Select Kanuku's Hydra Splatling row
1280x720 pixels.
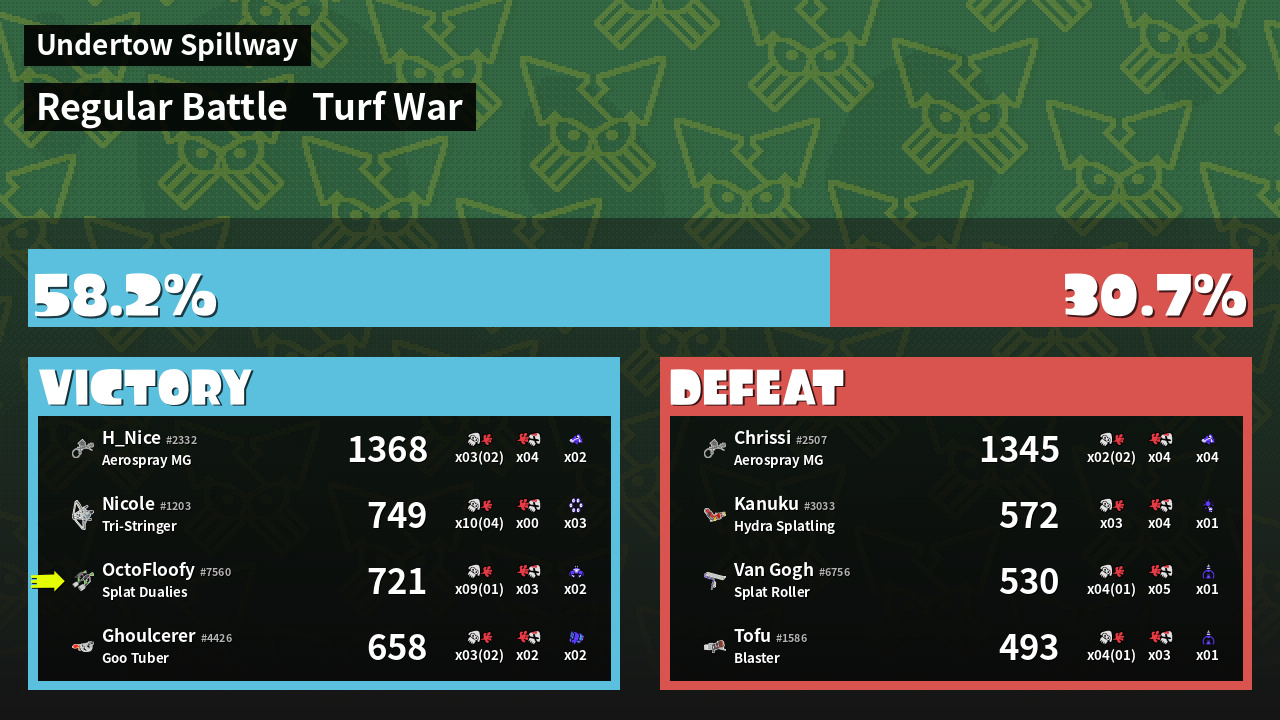tap(956, 515)
